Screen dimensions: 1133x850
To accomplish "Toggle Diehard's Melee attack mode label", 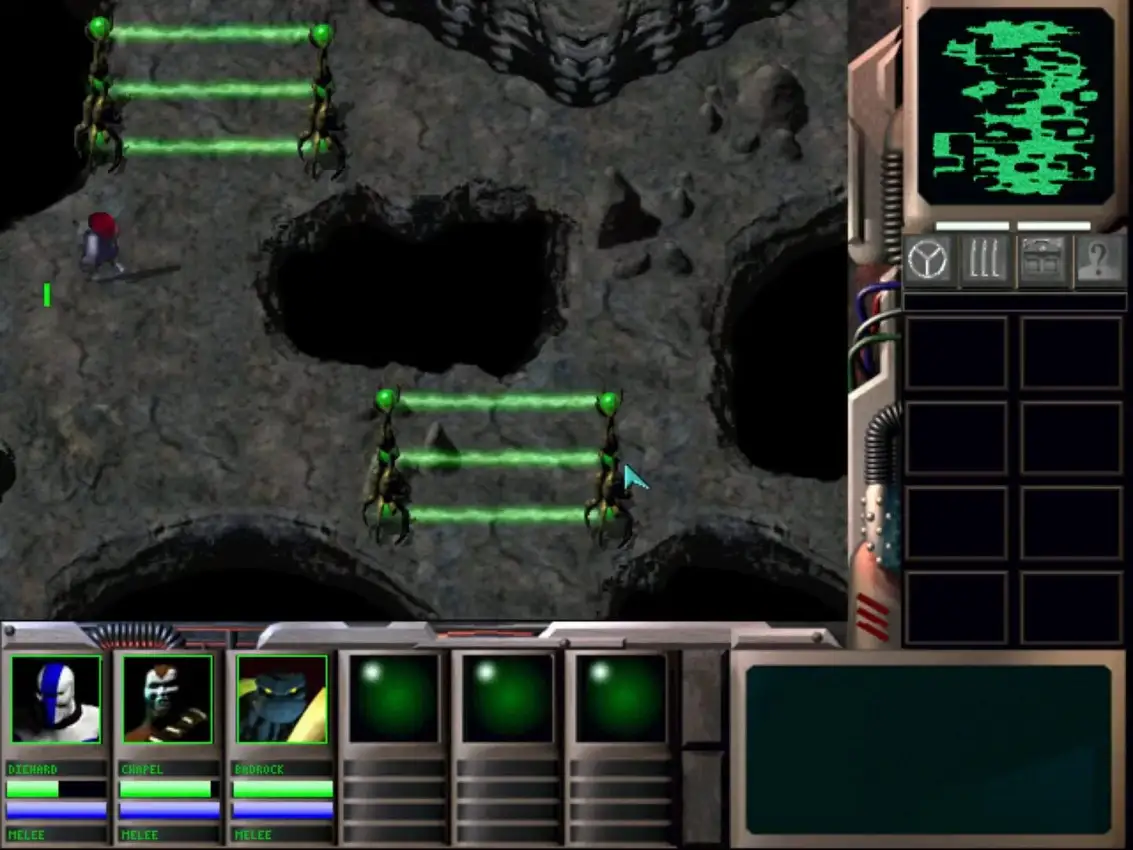I will 56,834.
